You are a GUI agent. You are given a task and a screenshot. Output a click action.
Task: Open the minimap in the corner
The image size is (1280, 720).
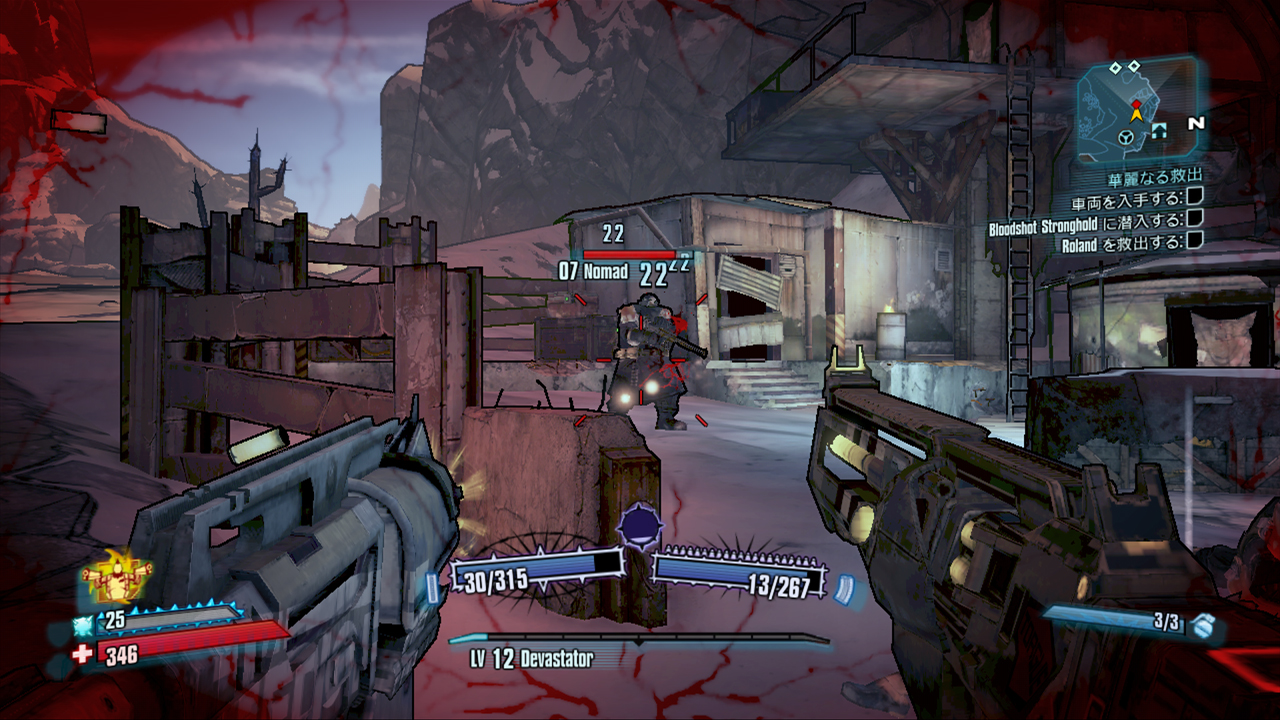1136,111
